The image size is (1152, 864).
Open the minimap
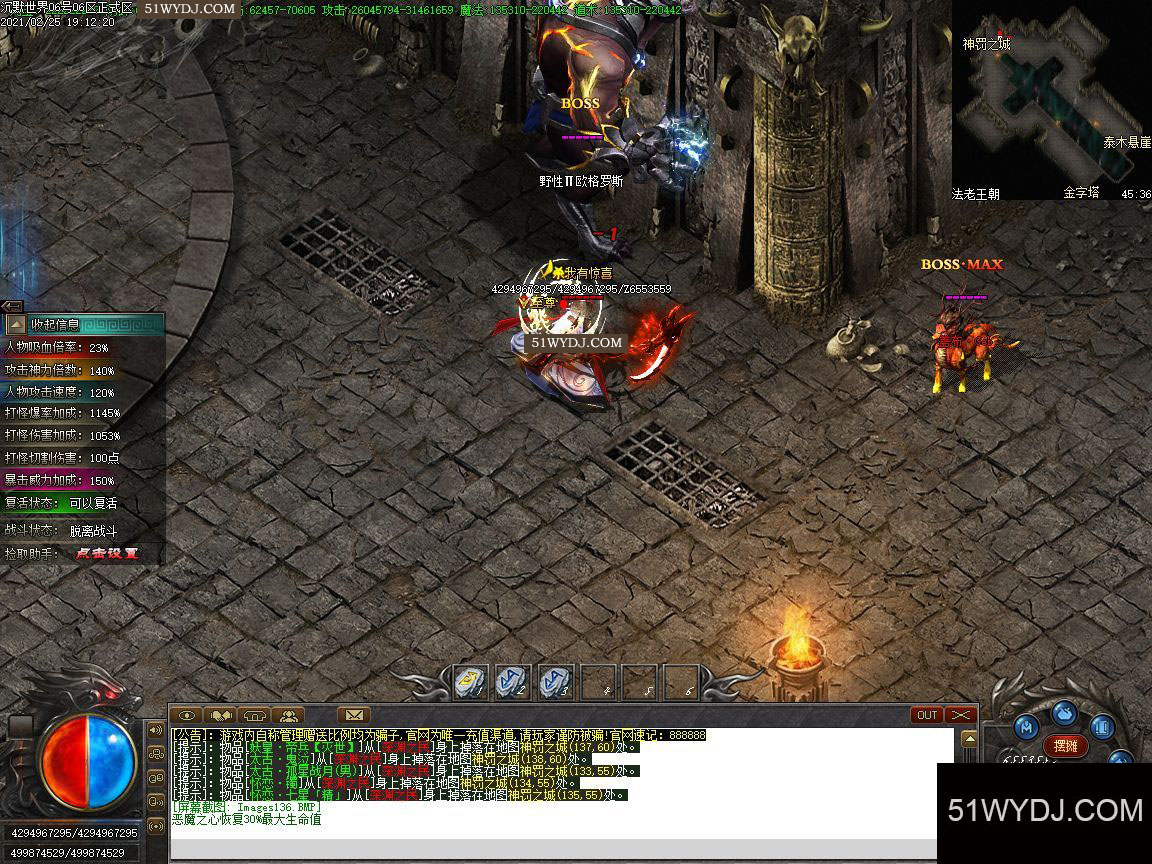(1050, 100)
